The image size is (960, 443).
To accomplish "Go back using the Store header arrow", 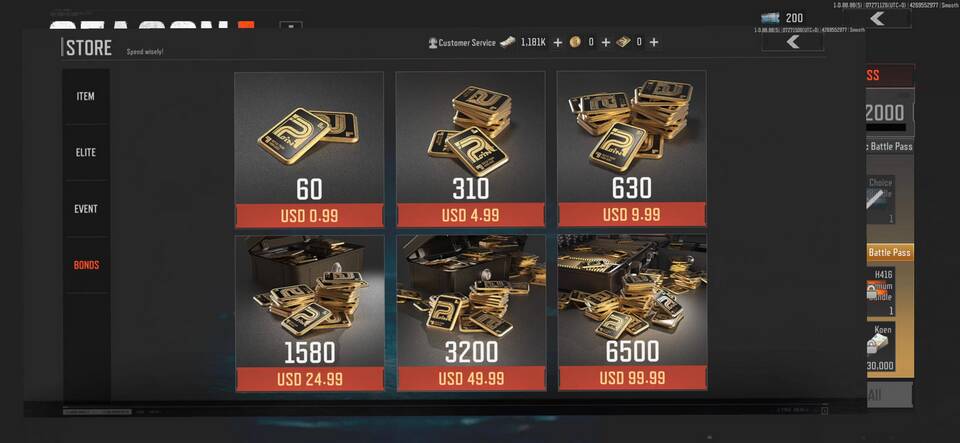I will 793,42.
